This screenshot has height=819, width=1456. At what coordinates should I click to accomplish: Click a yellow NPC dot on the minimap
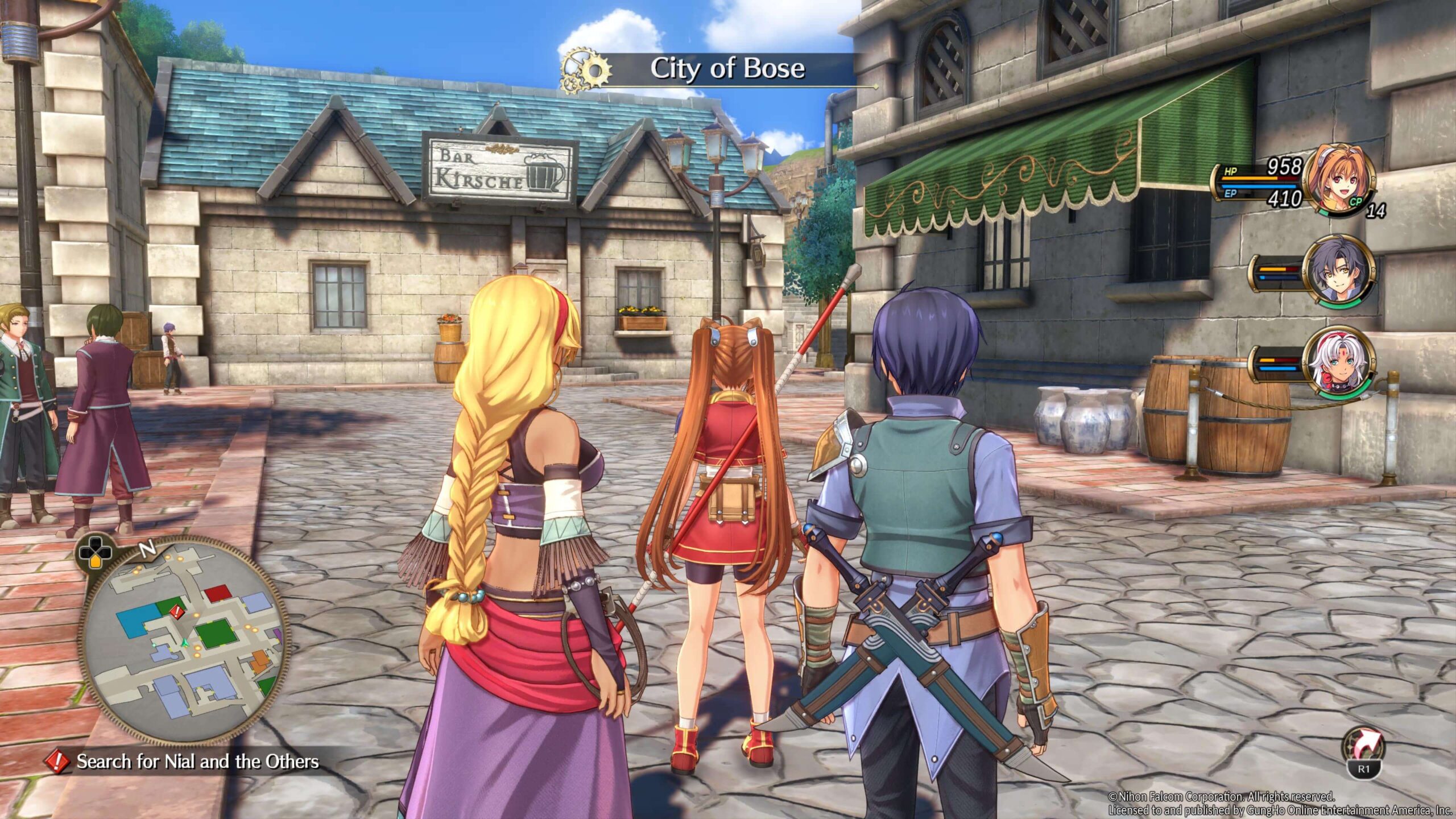[x=196, y=615]
